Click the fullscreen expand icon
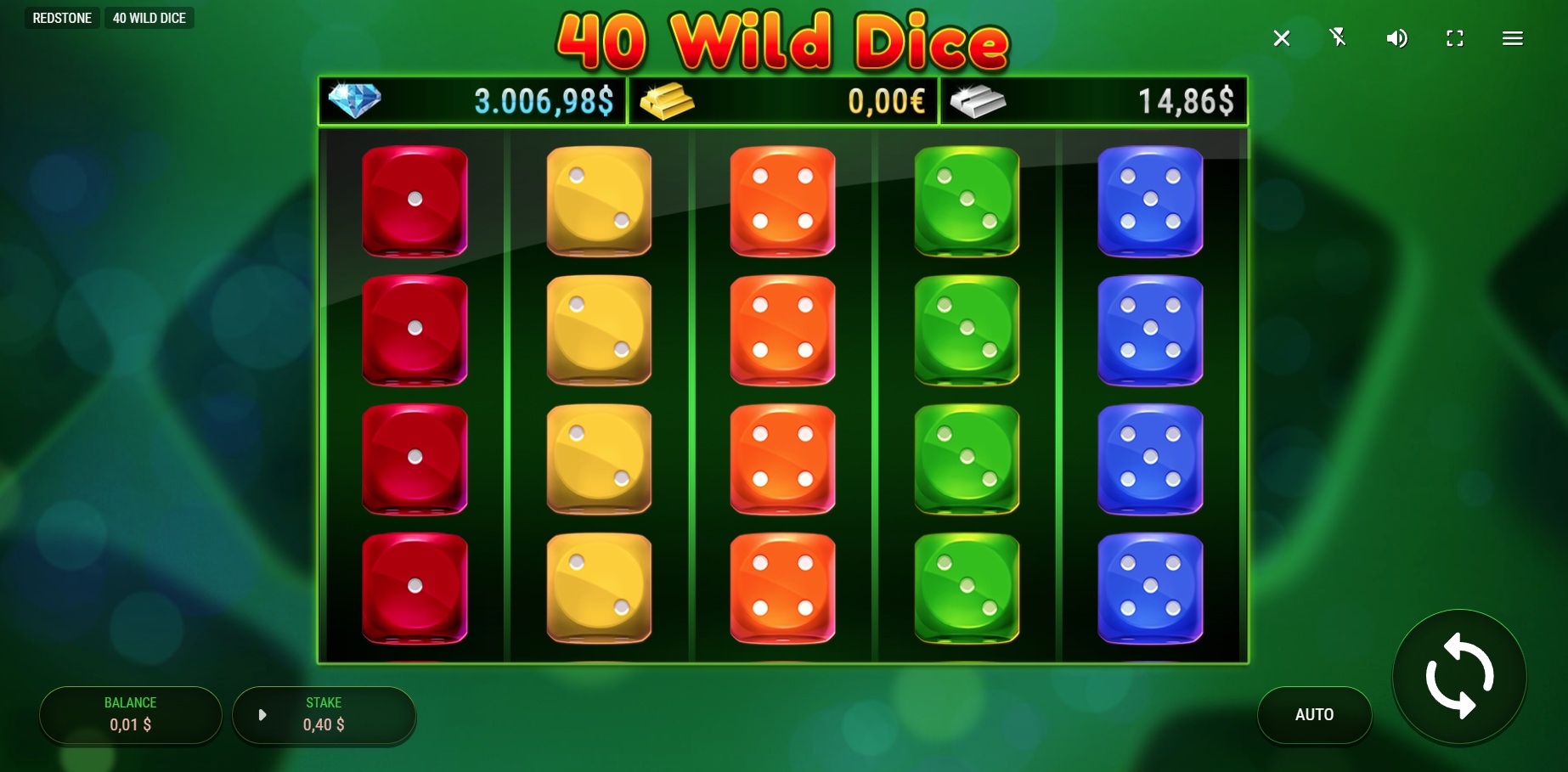 point(1454,38)
